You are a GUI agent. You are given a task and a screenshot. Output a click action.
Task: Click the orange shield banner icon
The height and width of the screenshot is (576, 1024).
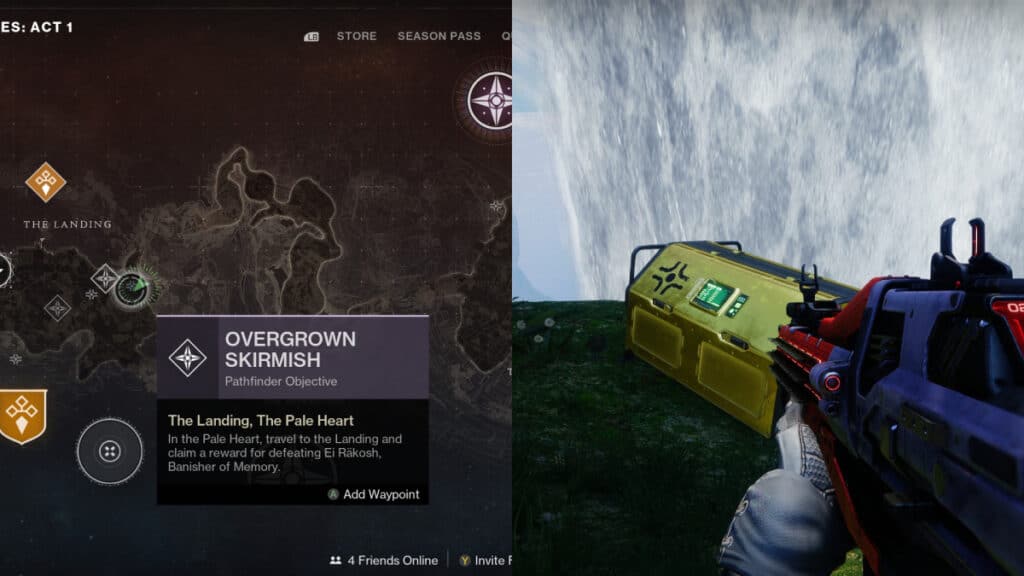tap(22, 414)
